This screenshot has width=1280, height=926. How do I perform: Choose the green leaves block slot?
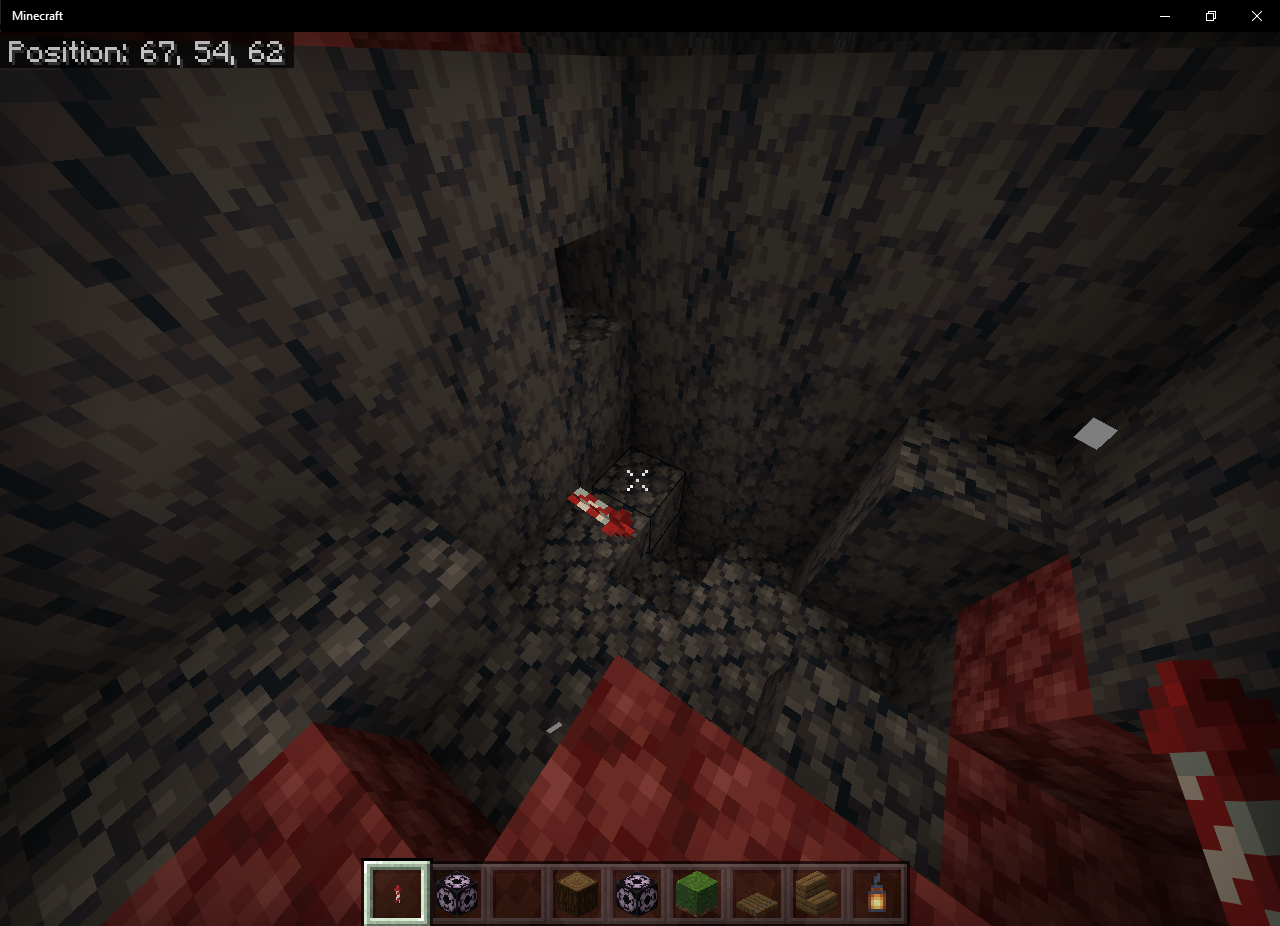tap(697, 892)
